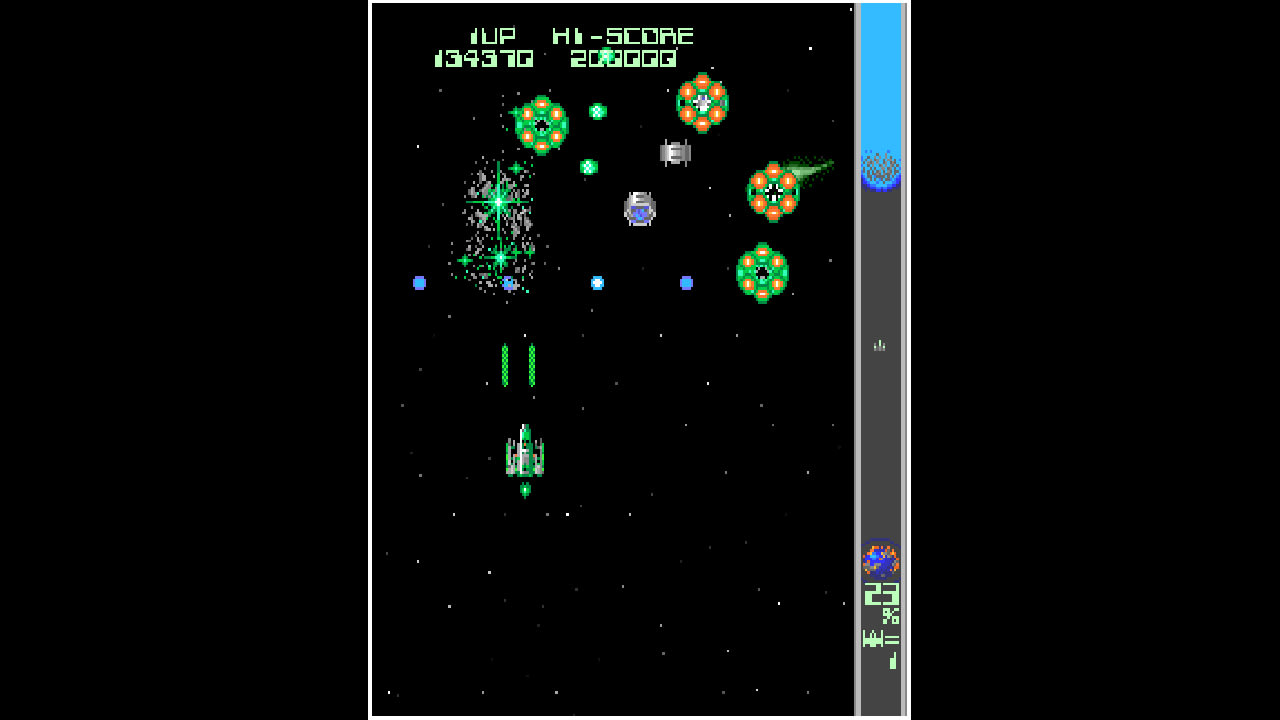Select the orange-pod enemy in the top-right
The width and height of the screenshot is (1280, 720).
tap(704, 104)
